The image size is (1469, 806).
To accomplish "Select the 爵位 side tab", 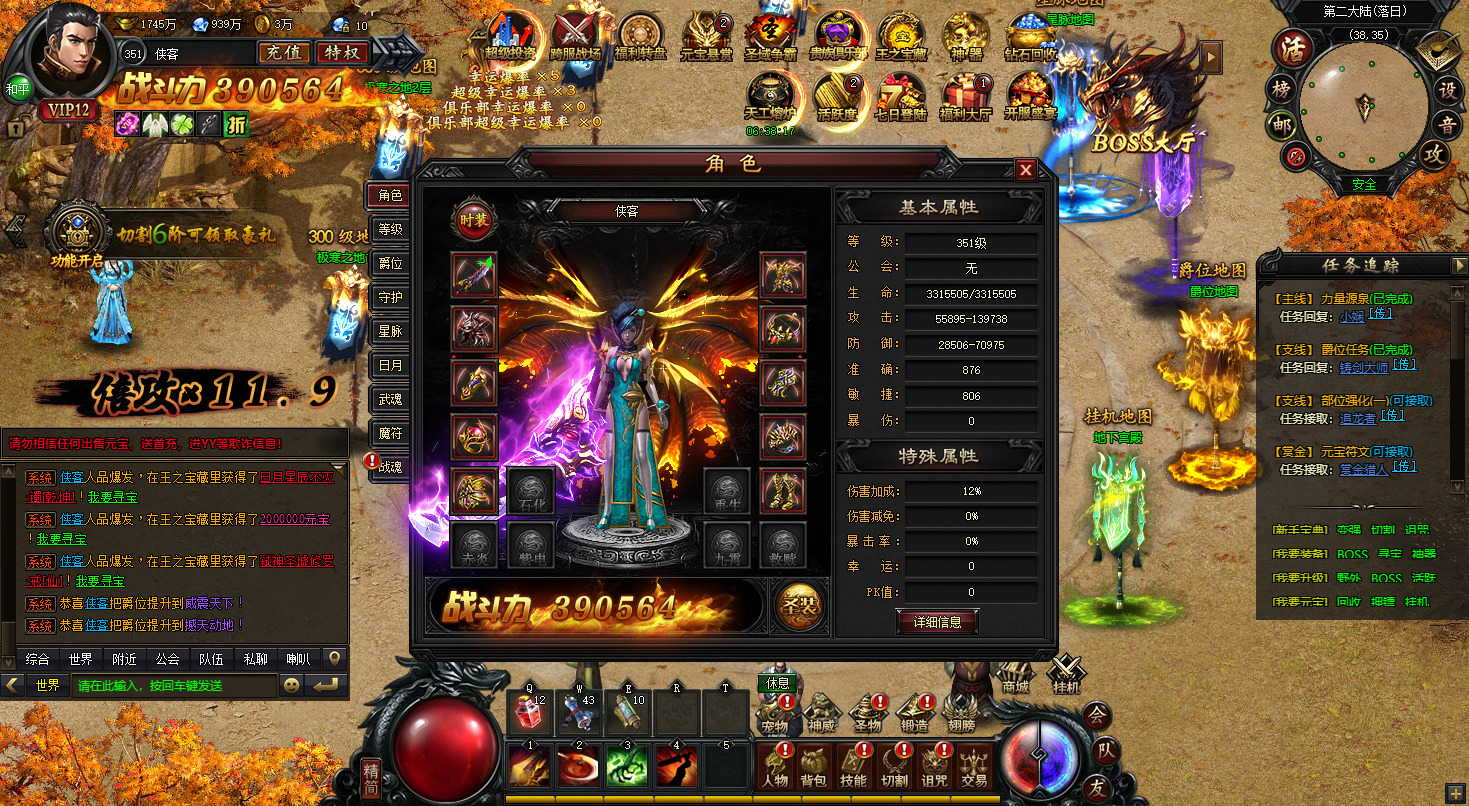I will pos(390,264).
